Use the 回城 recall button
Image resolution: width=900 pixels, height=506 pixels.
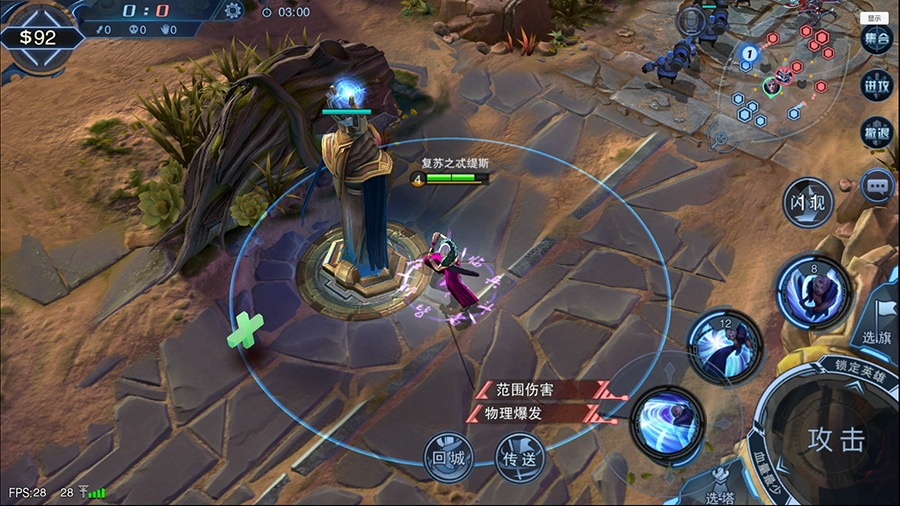coord(447,456)
